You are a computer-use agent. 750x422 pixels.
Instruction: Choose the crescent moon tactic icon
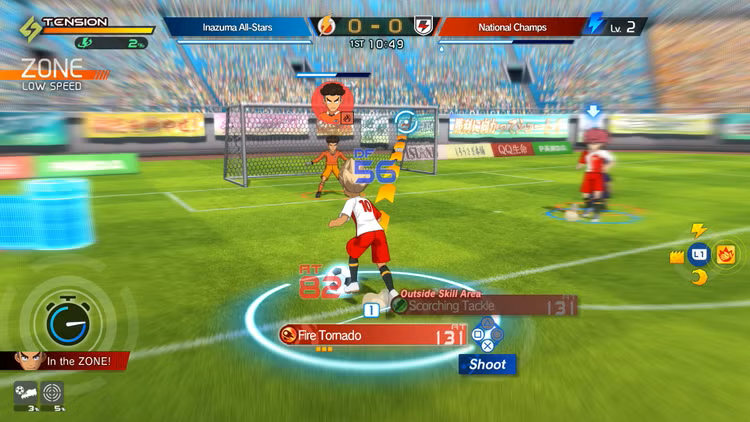click(x=699, y=277)
